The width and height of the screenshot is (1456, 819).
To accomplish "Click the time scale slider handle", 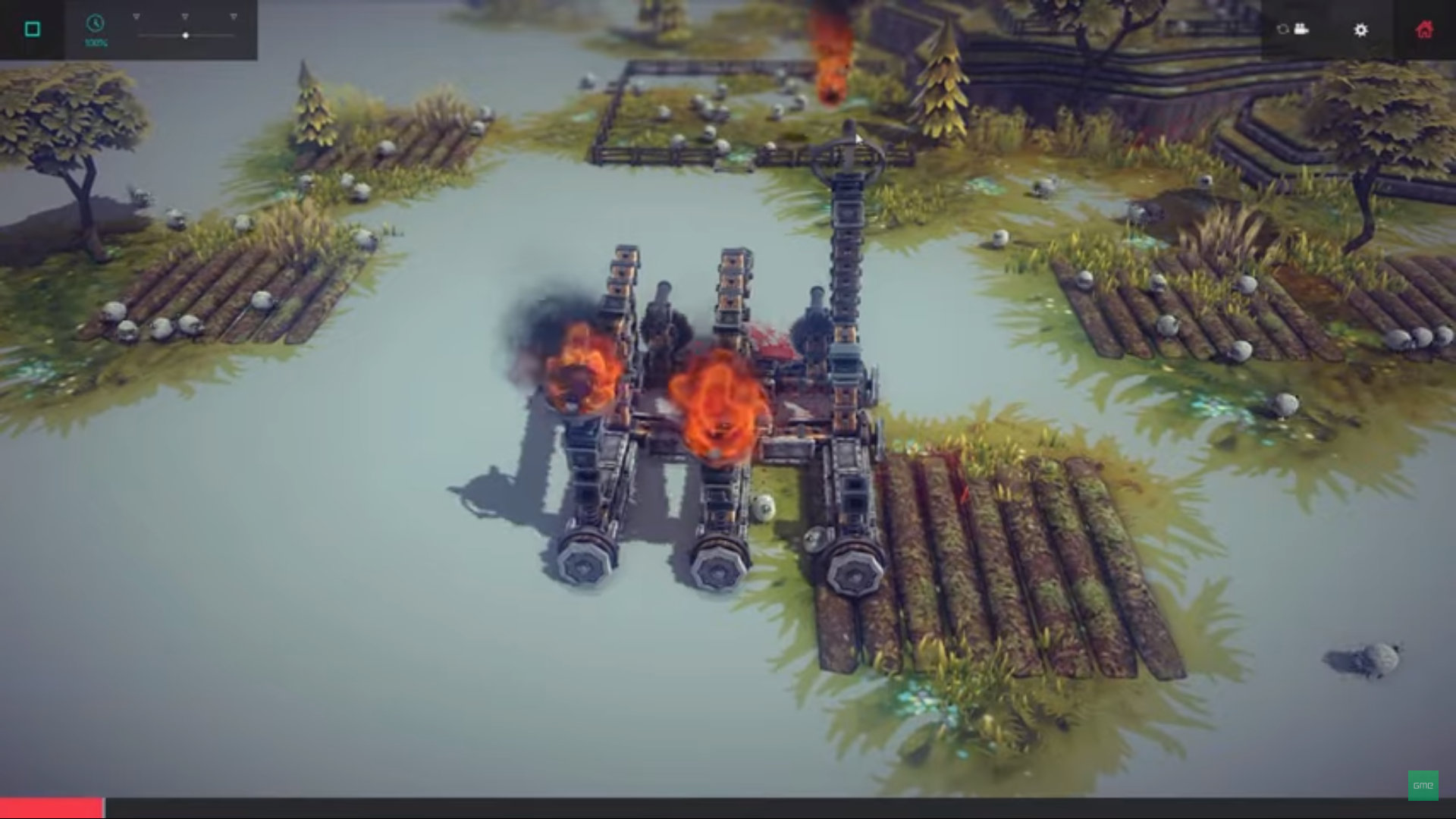I will coord(186,36).
